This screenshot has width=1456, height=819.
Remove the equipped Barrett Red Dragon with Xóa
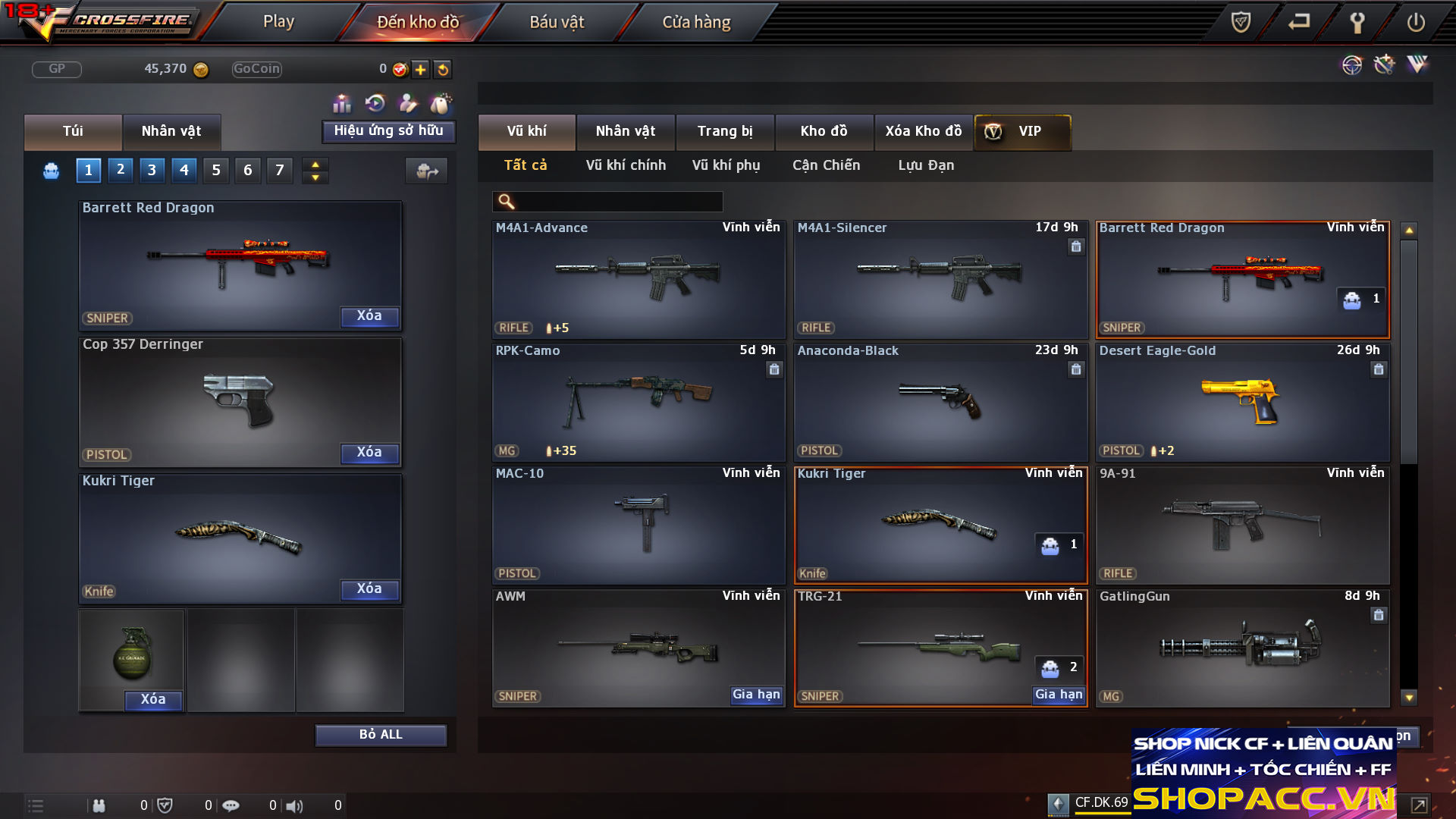pyautogui.click(x=369, y=316)
